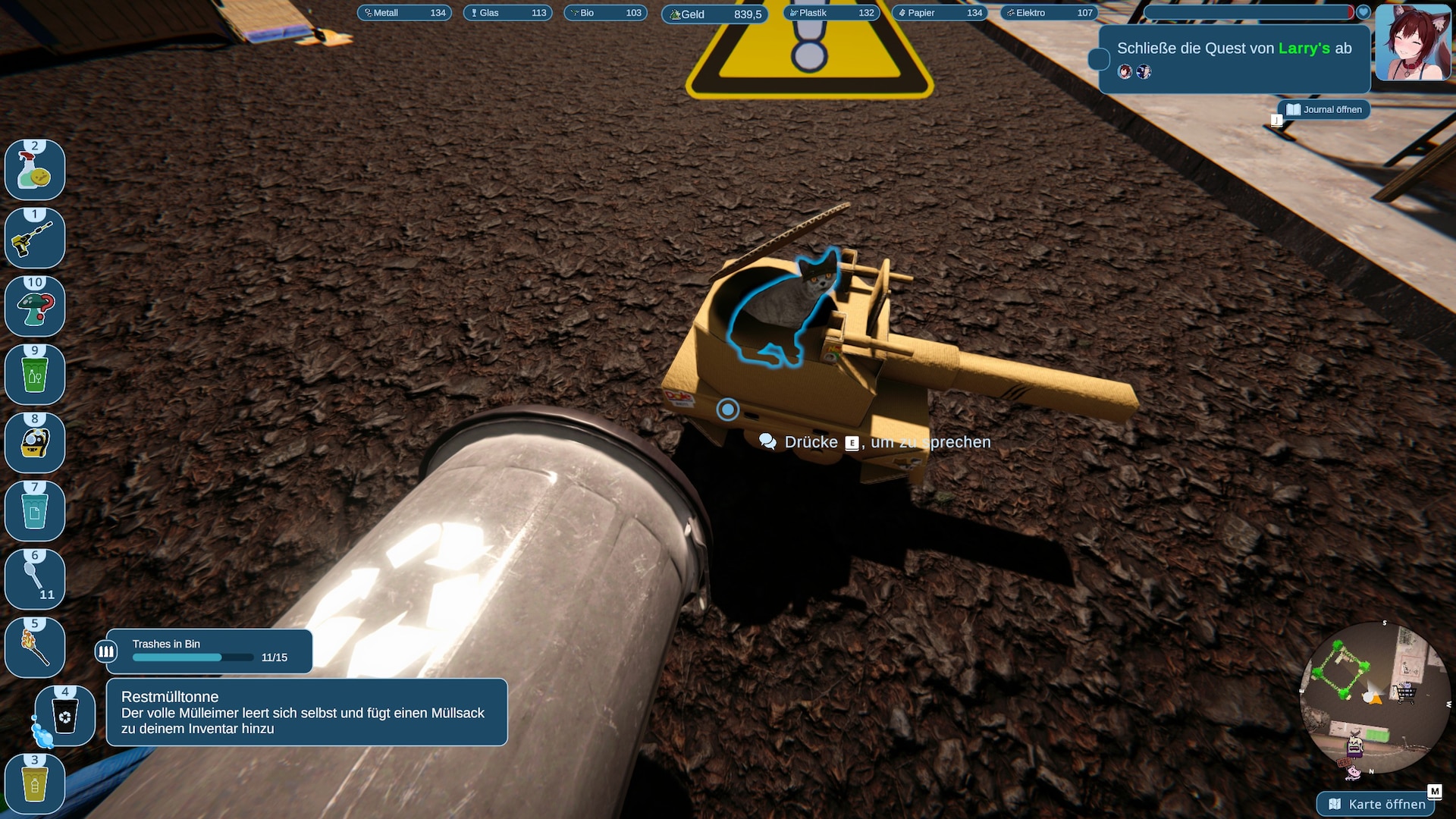This screenshot has width=1456, height=819.
Task: Pick the yellow vacuum device slot
Action: point(35,444)
